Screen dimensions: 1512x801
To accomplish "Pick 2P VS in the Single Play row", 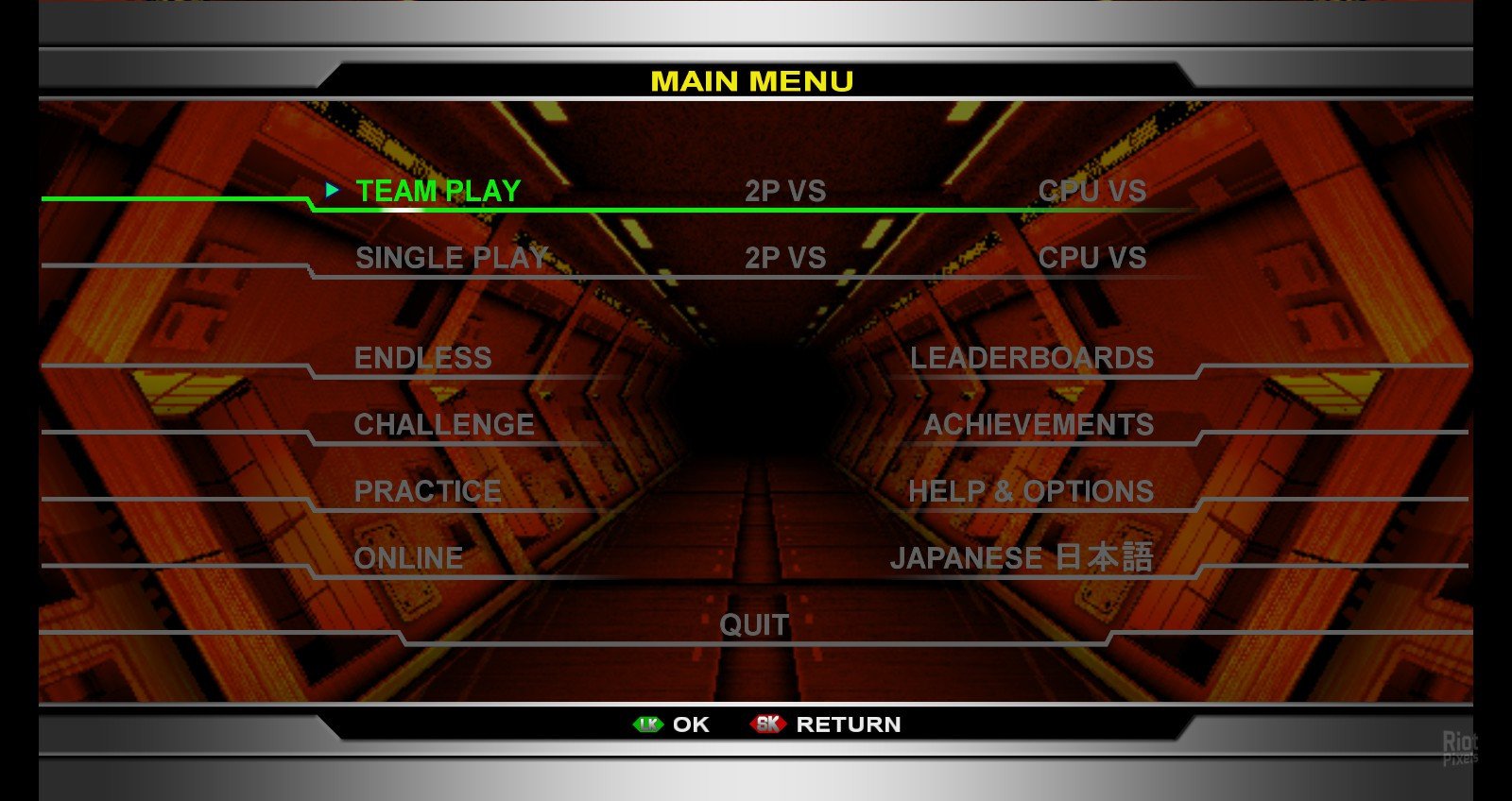I will 784,258.
